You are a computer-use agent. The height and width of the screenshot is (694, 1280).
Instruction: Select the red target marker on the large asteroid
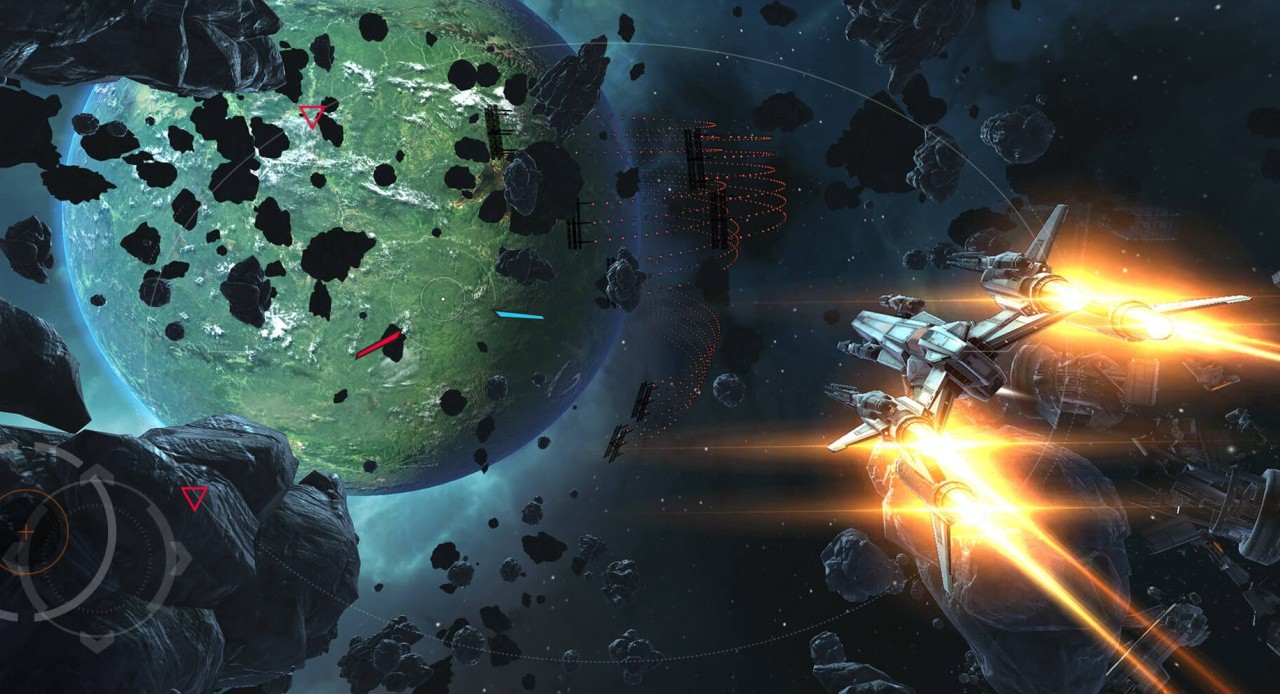(194, 497)
